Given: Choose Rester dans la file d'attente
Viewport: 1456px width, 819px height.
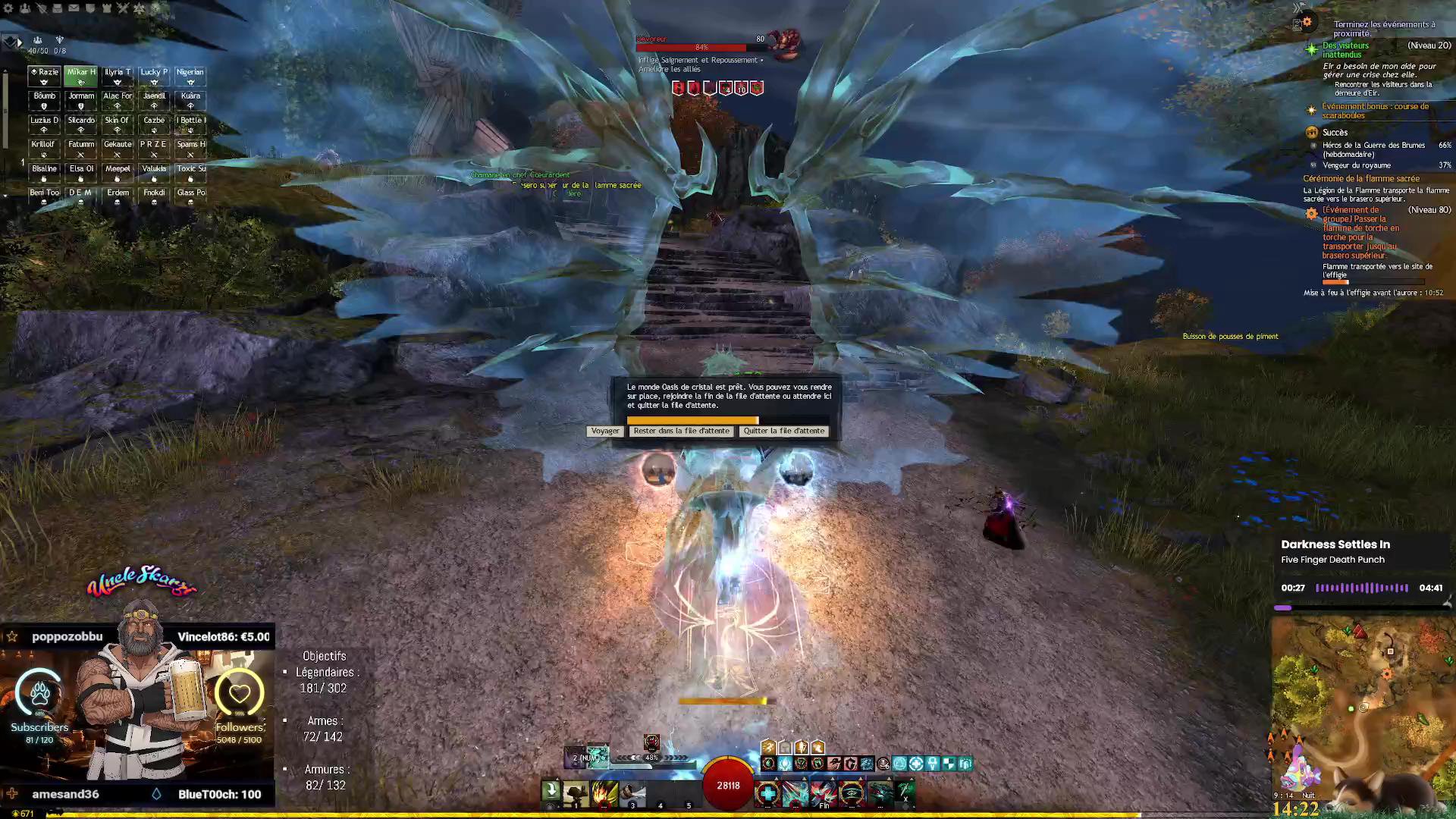Looking at the screenshot, I should click(x=681, y=431).
